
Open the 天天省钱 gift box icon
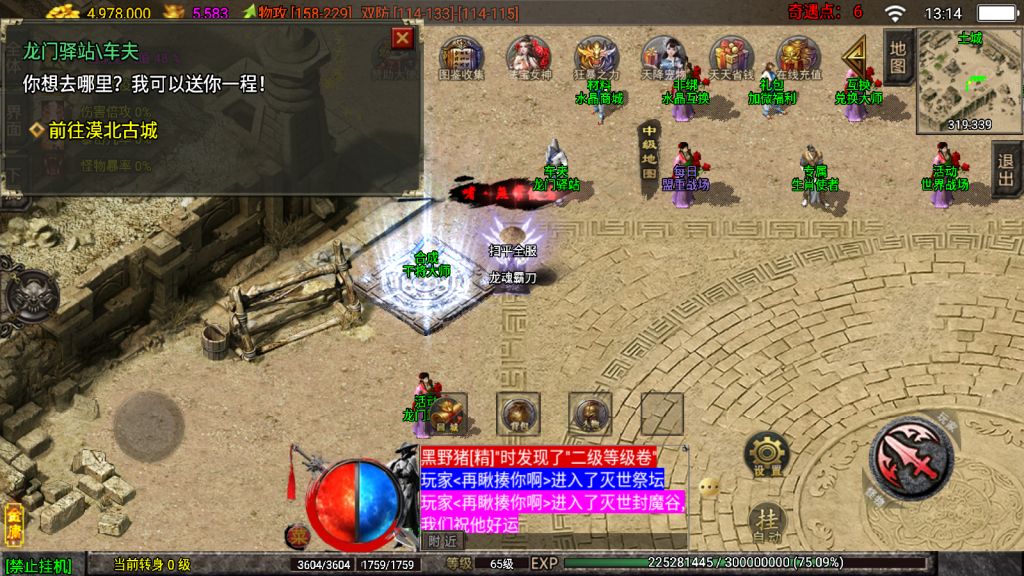[731, 58]
